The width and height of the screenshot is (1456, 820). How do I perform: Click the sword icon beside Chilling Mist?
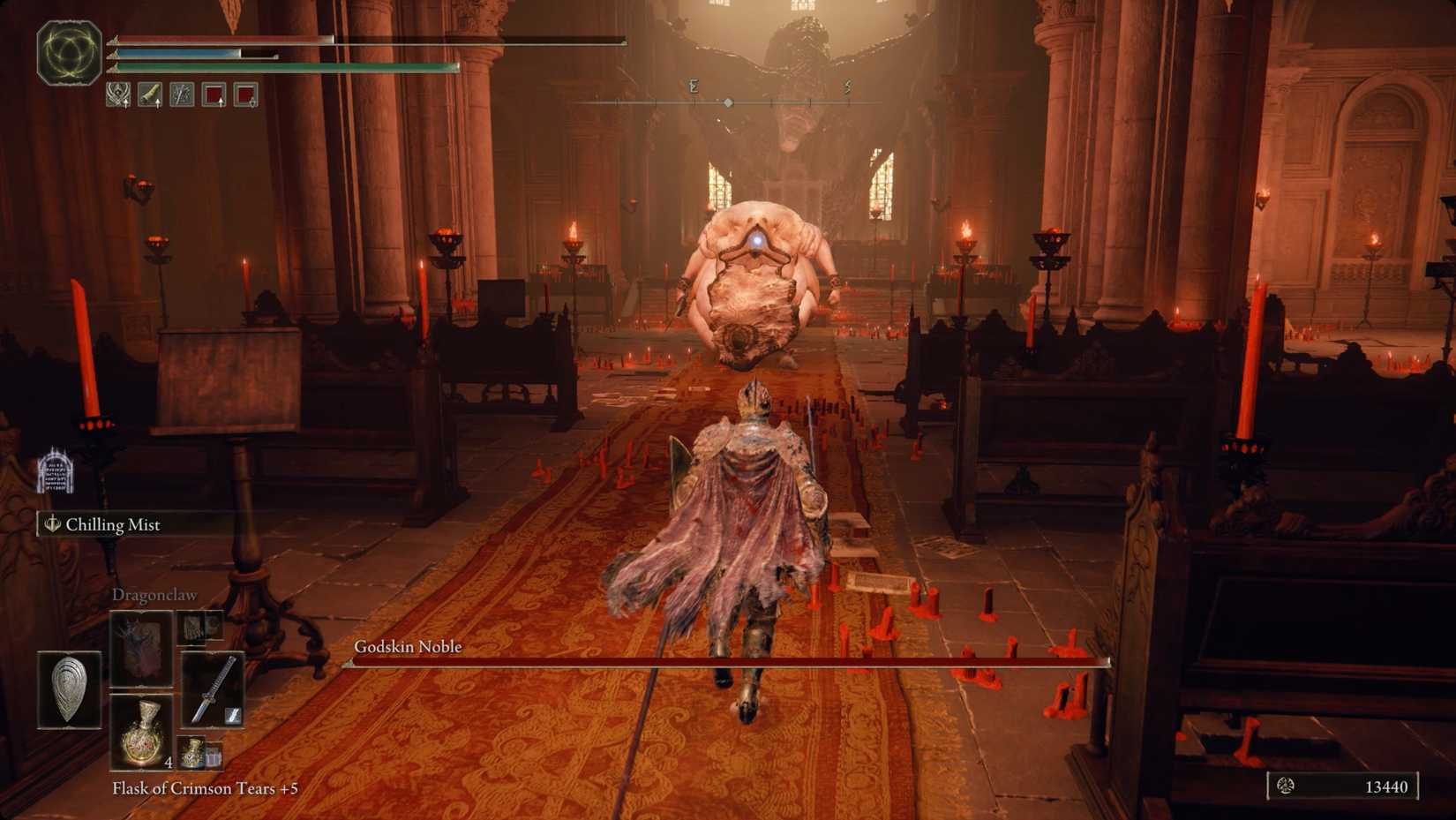point(51,525)
